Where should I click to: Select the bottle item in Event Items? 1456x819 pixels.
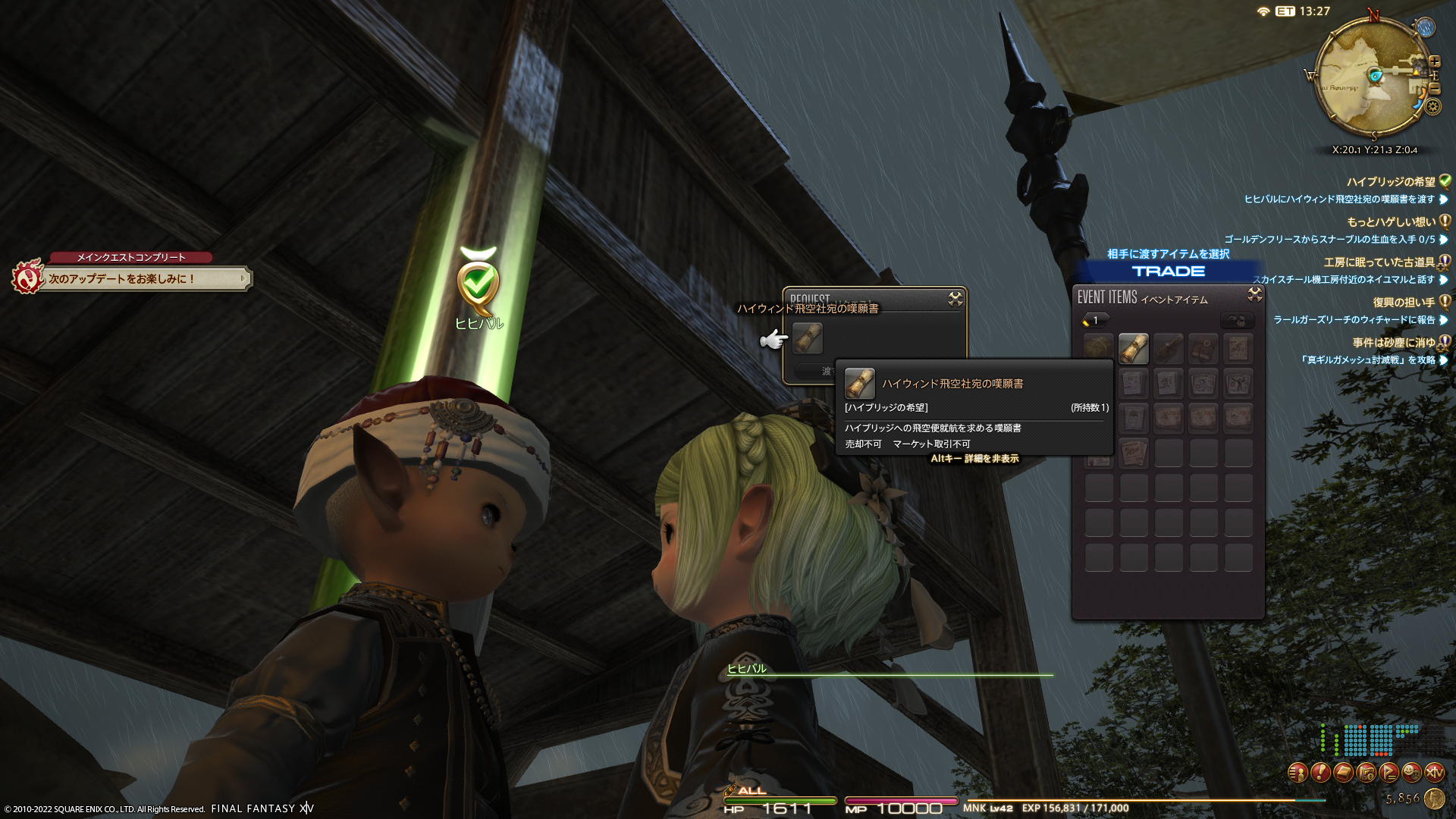click(x=1169, y=349)
